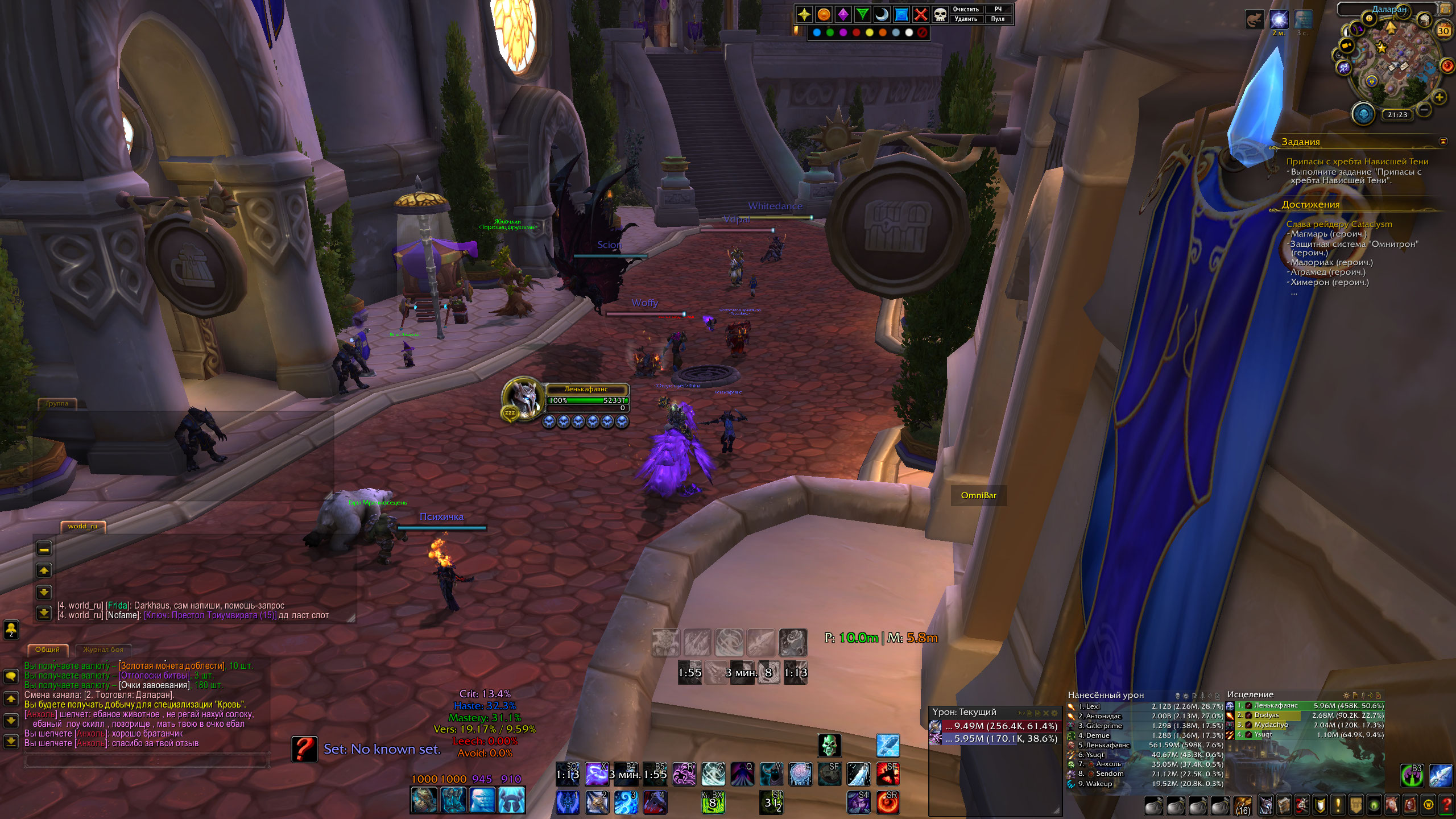This screenshot has height=819, width=1456.
Task: Select the Ленькафаянс player unit frame
Action: pyautogui.click(x=586, y=395)
